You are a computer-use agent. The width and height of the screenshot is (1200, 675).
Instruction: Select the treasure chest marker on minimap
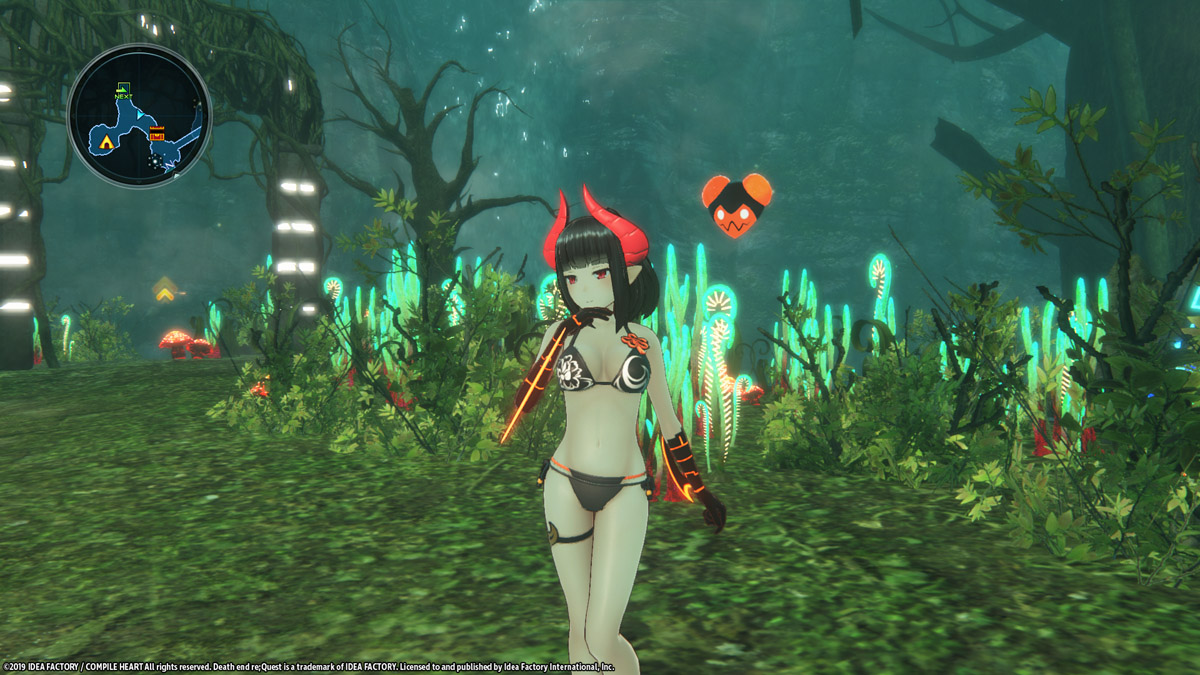point(157,134)
